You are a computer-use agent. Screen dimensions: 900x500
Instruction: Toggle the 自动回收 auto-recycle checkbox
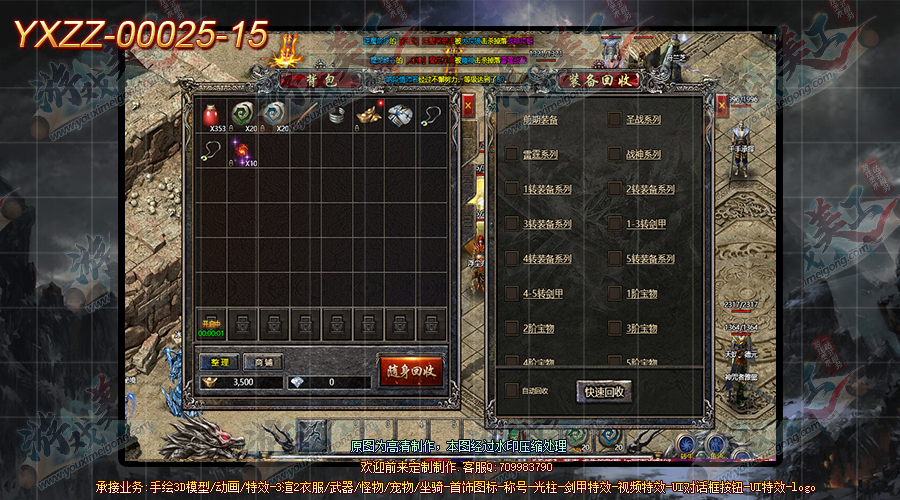coord(512,390)
